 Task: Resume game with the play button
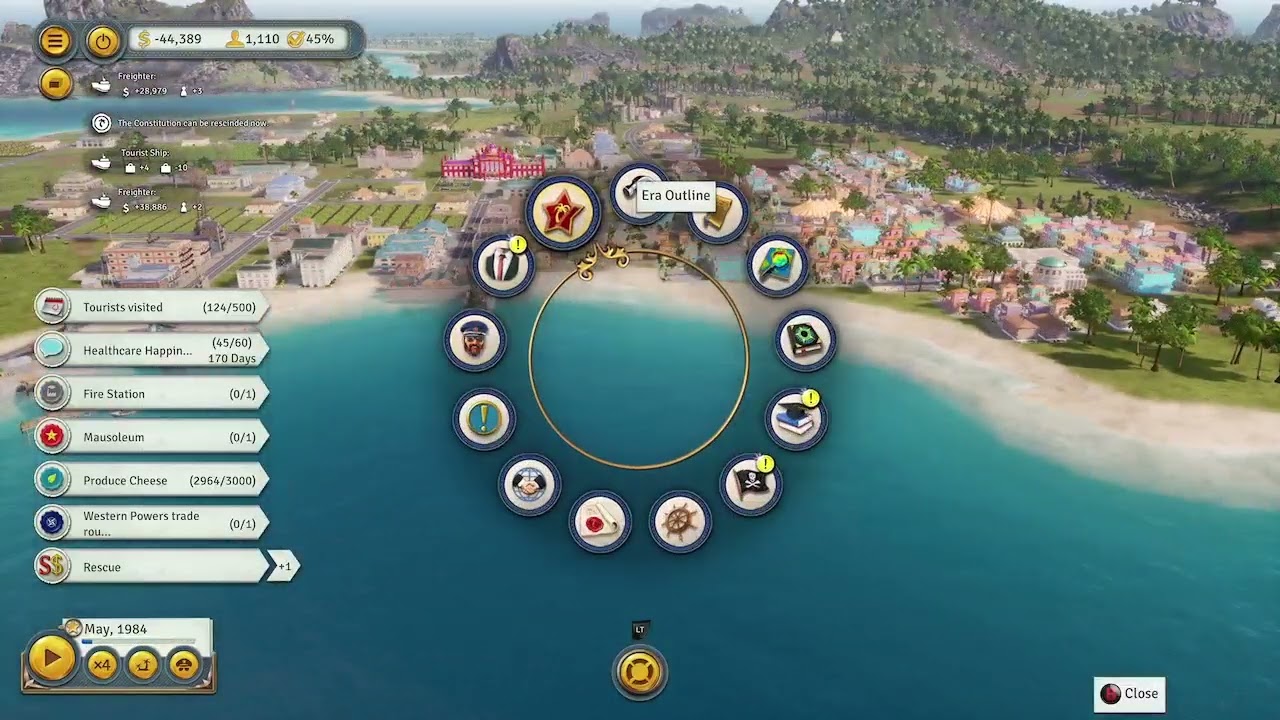(x=50, y=659)
